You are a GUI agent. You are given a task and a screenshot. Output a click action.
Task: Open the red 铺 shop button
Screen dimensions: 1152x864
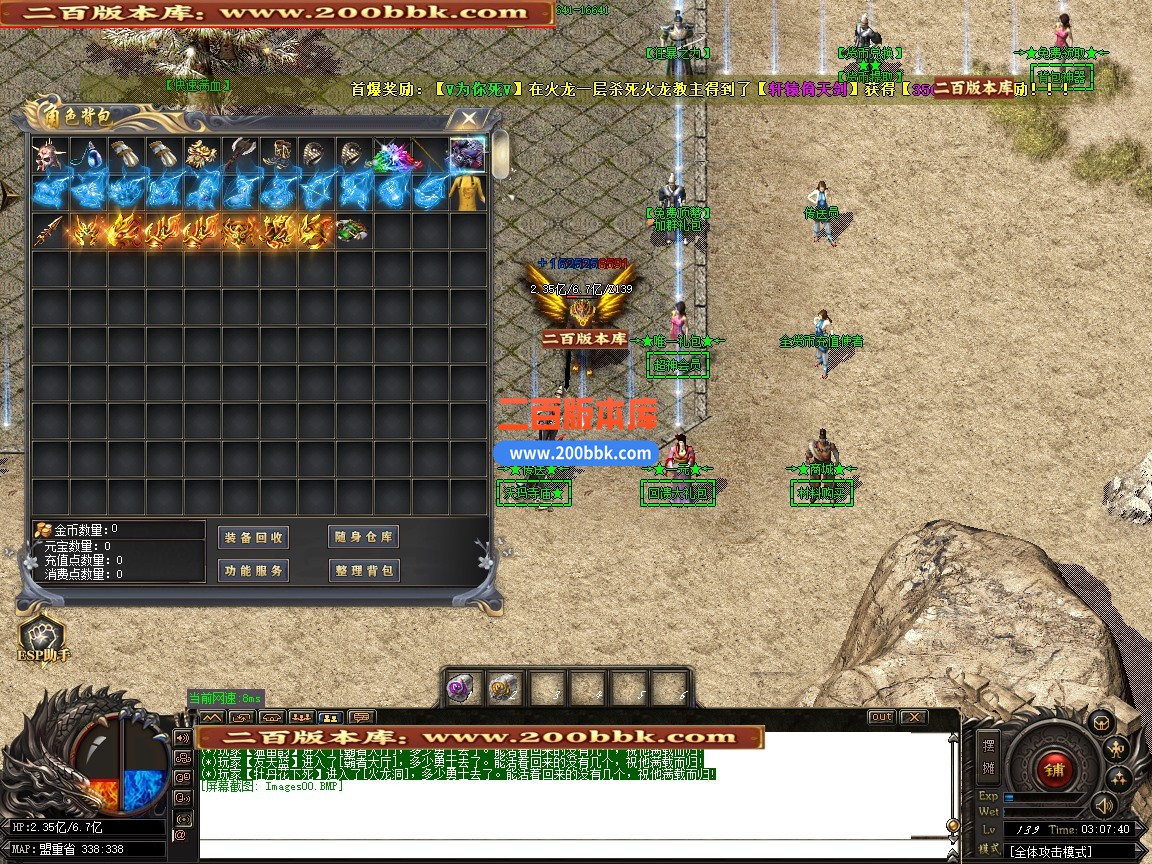[x=1053, y=770]
